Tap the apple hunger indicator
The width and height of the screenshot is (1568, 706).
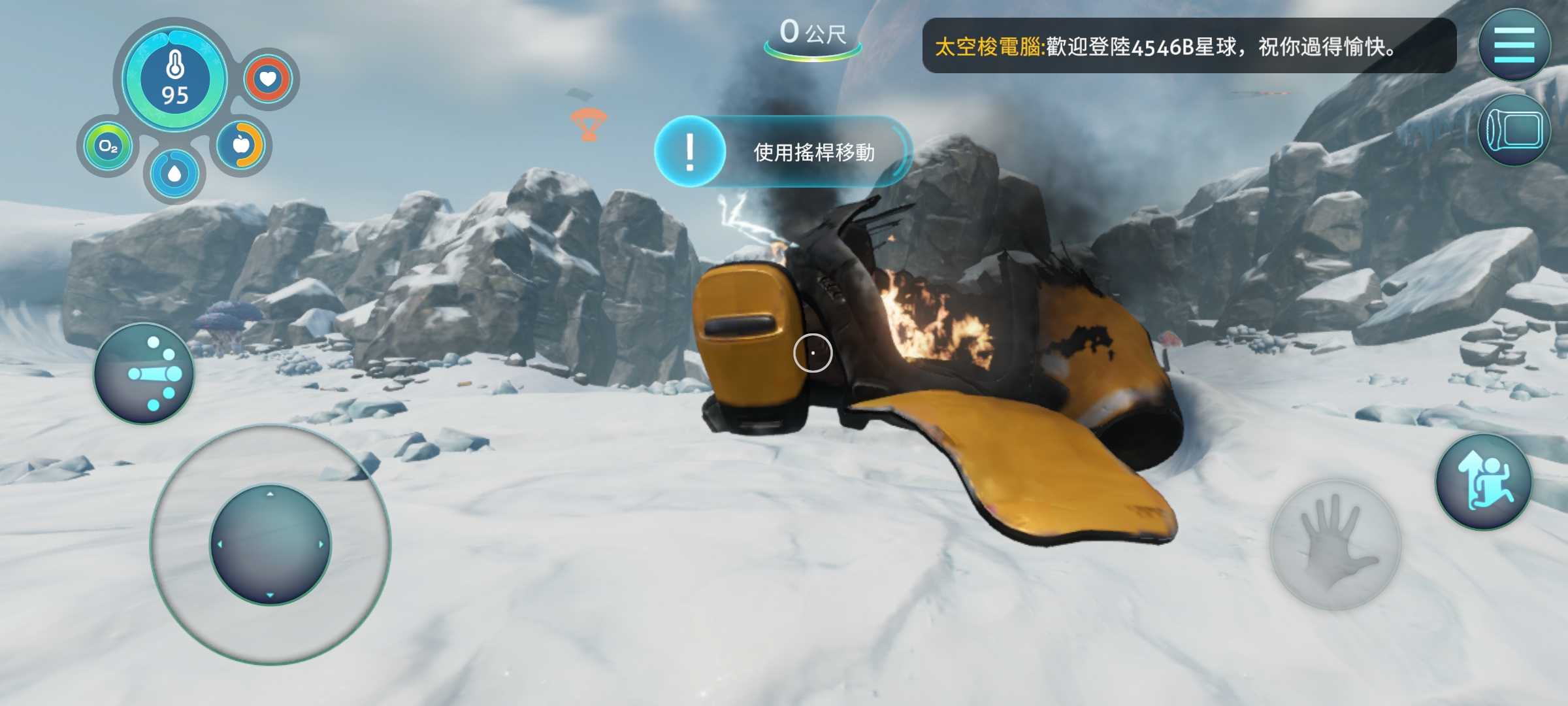[241, 144]
